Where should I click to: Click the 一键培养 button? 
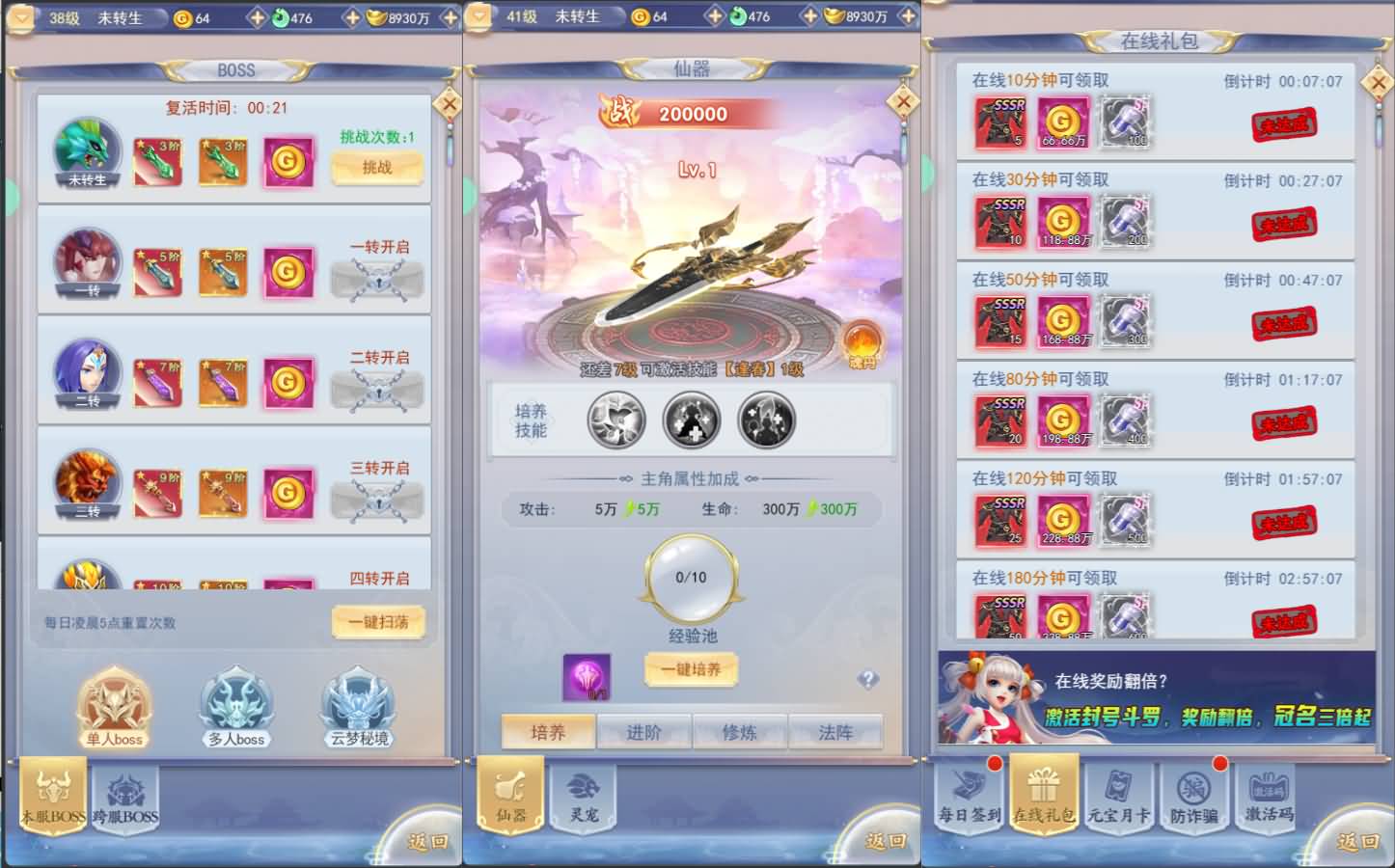pyautogui.click(x=691, y=670)
